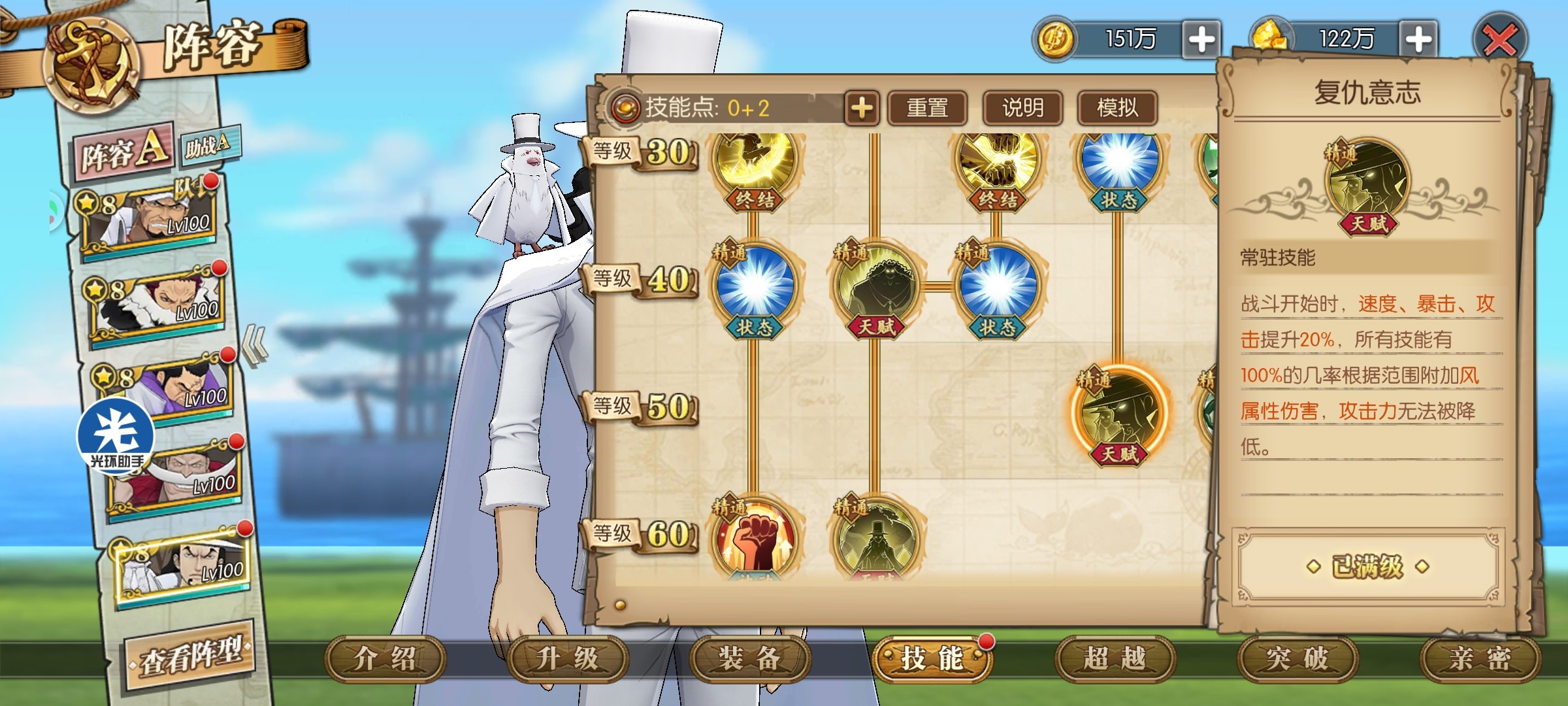This screenshot has width=1568, height=706.
Task: Open the 模拟 simulation button
Action: pyautogui.click(x=1117, y=108)
